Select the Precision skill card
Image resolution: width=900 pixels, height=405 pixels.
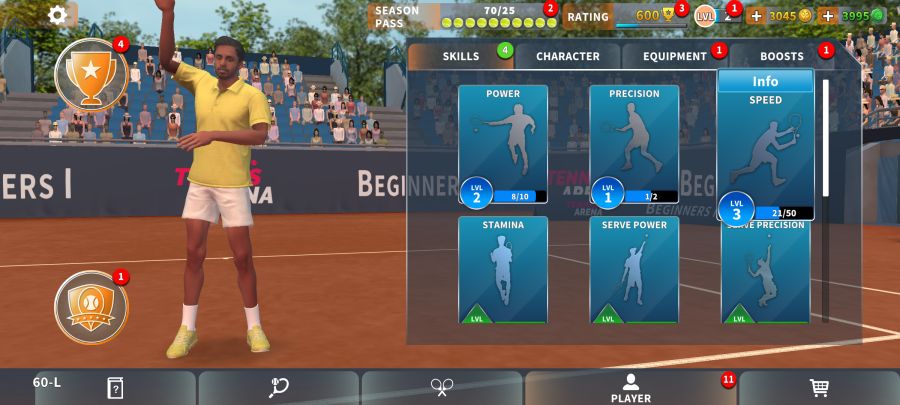(x=634, y=143)
